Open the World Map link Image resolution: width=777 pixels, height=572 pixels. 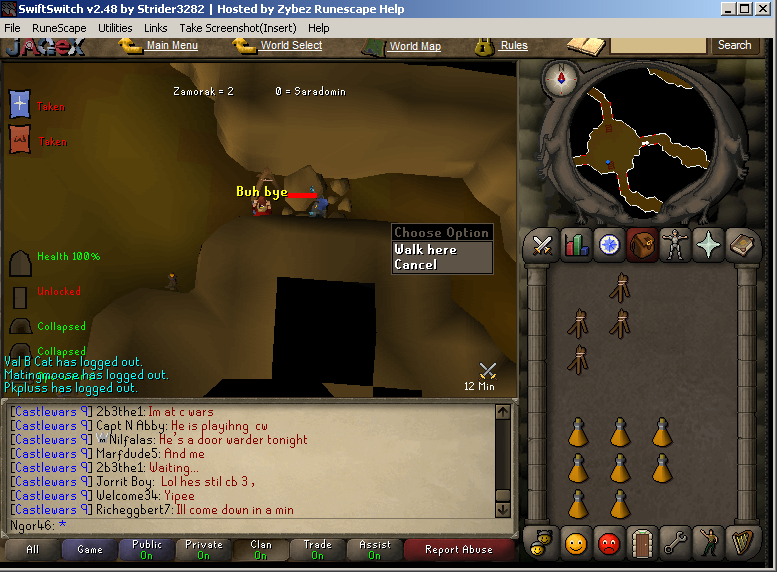pos(414,46)
